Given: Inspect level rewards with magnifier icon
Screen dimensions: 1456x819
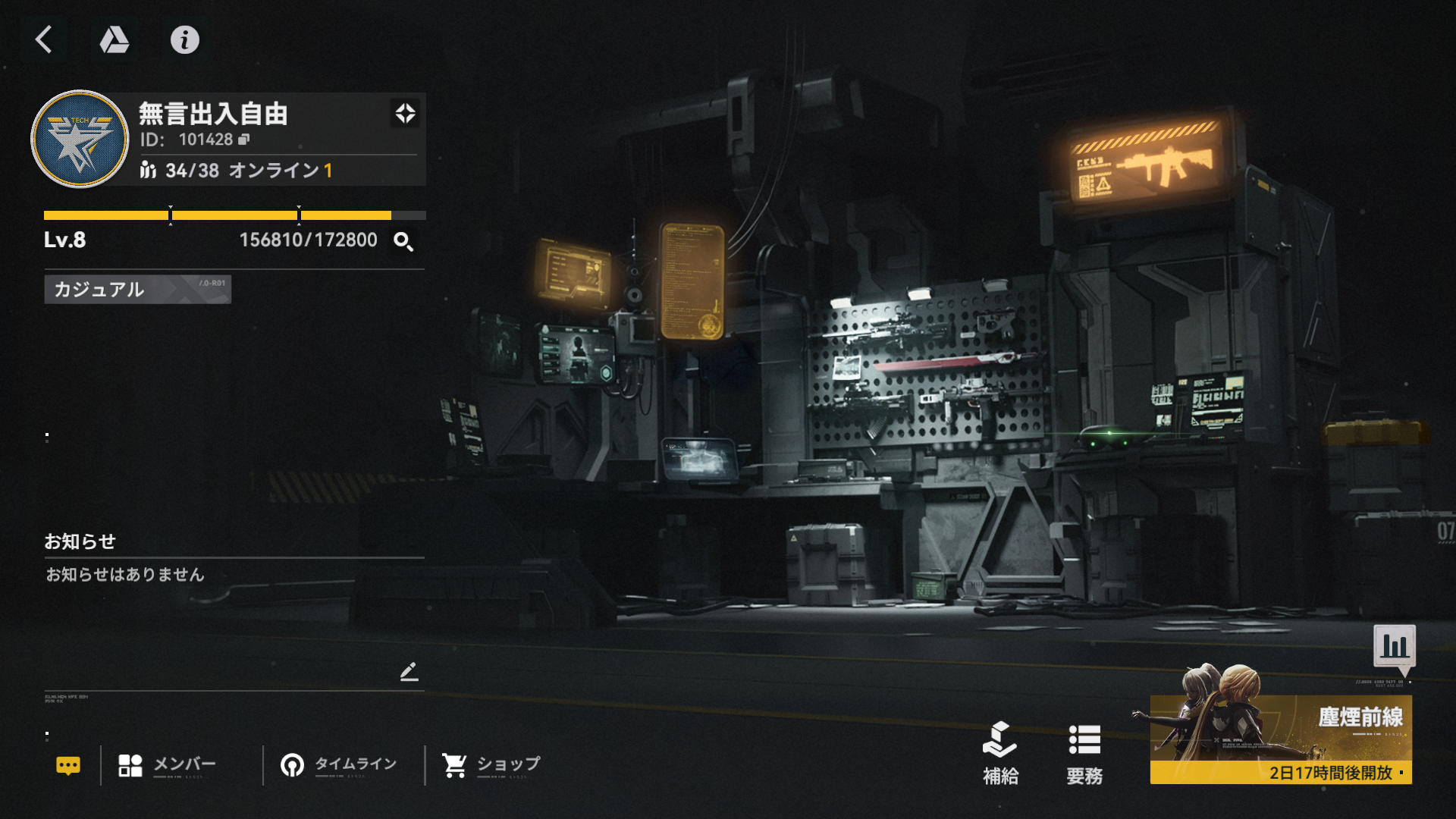Looking at the screenshot, I should coord(403,242).
